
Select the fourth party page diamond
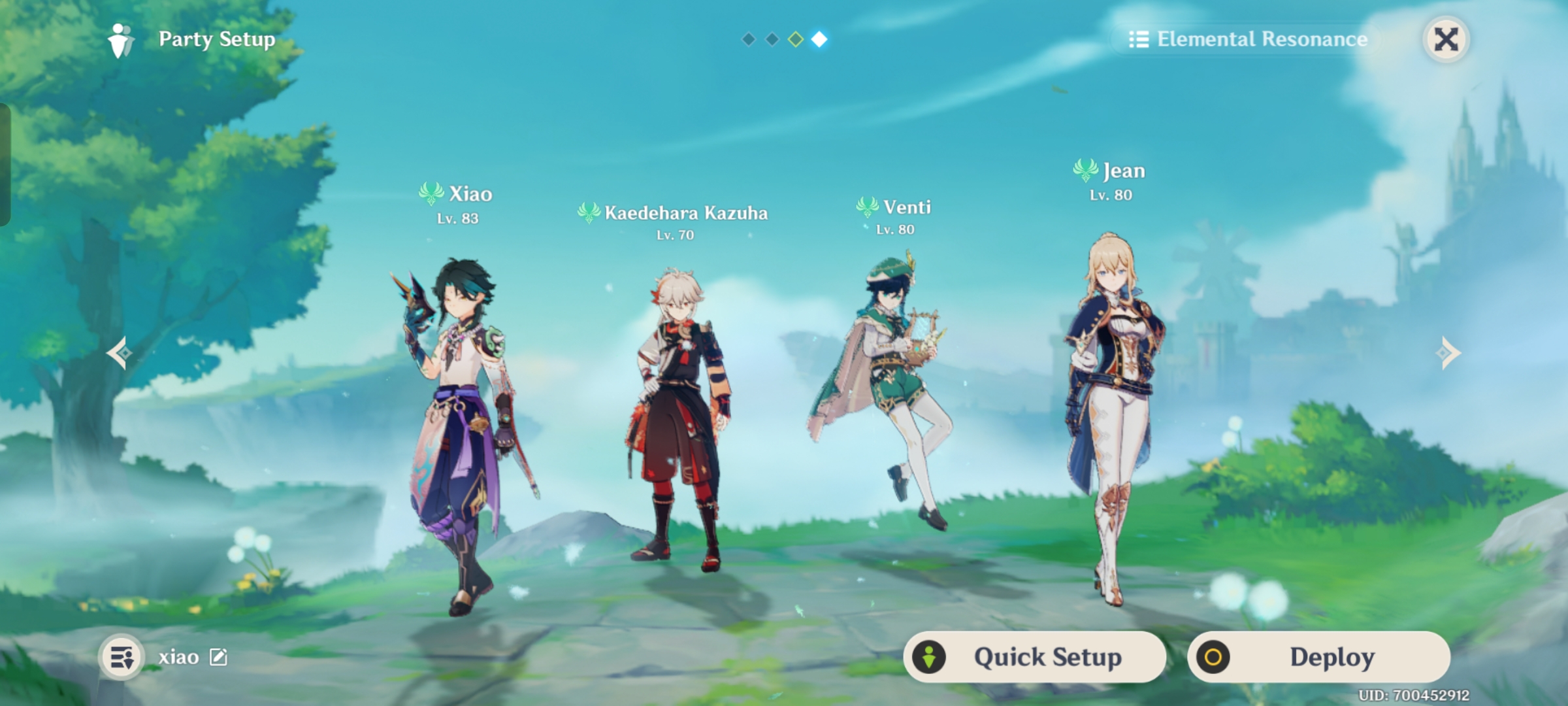821,39
